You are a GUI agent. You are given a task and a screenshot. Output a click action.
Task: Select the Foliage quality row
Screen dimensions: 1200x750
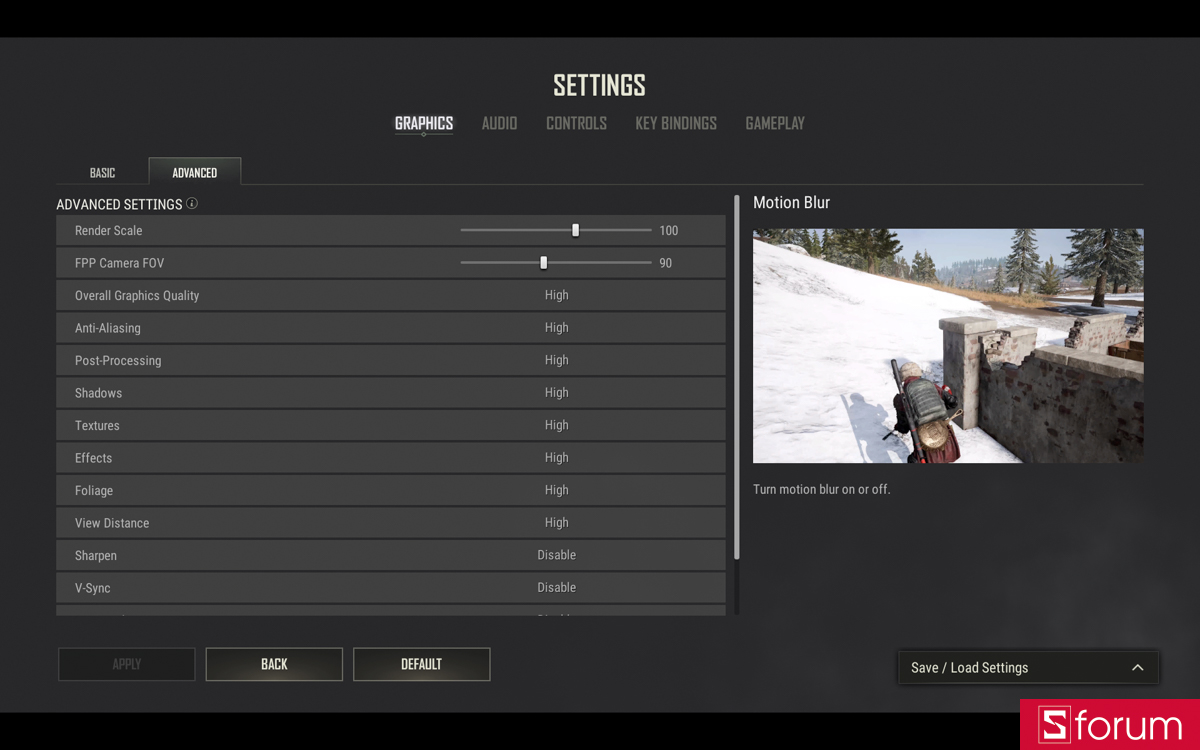coord(556,490)
